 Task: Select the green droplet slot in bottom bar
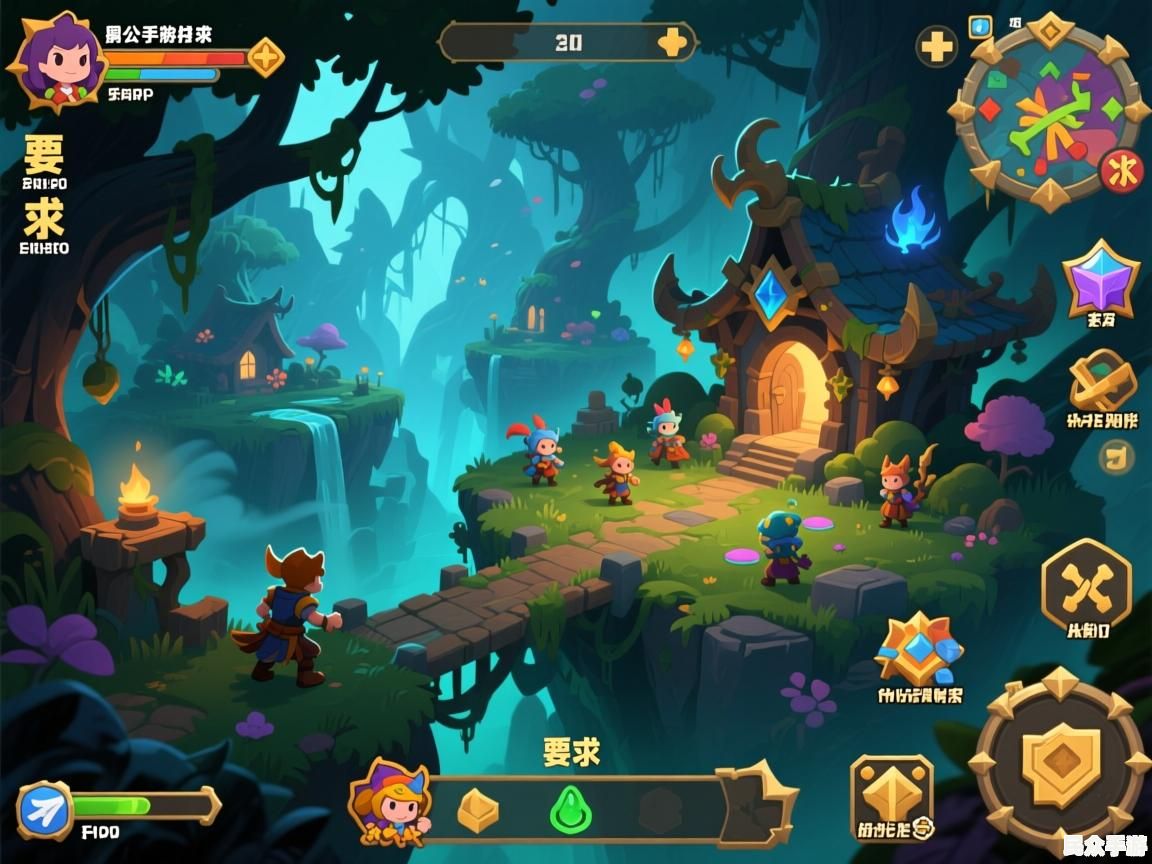point(571,808)
